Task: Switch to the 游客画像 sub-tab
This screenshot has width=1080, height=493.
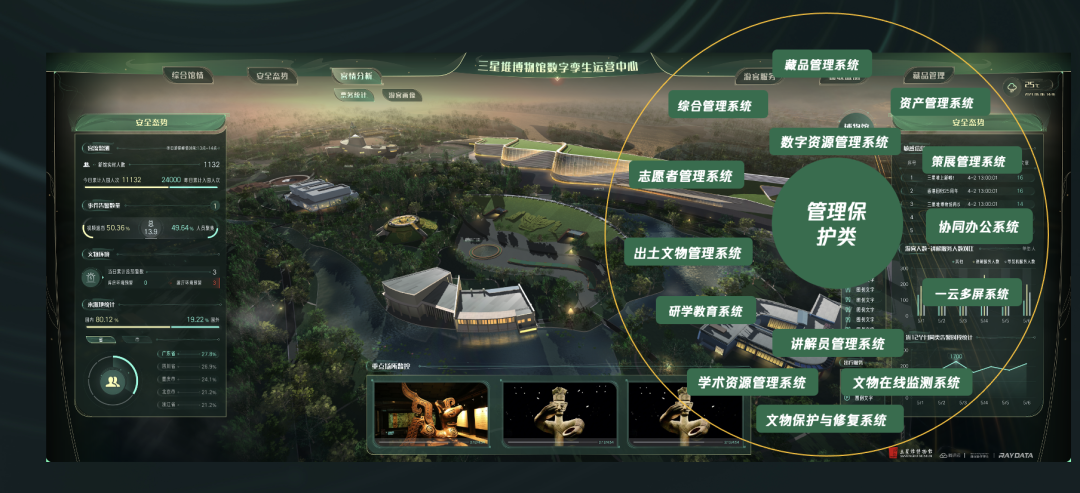Action: pos(401,95)
